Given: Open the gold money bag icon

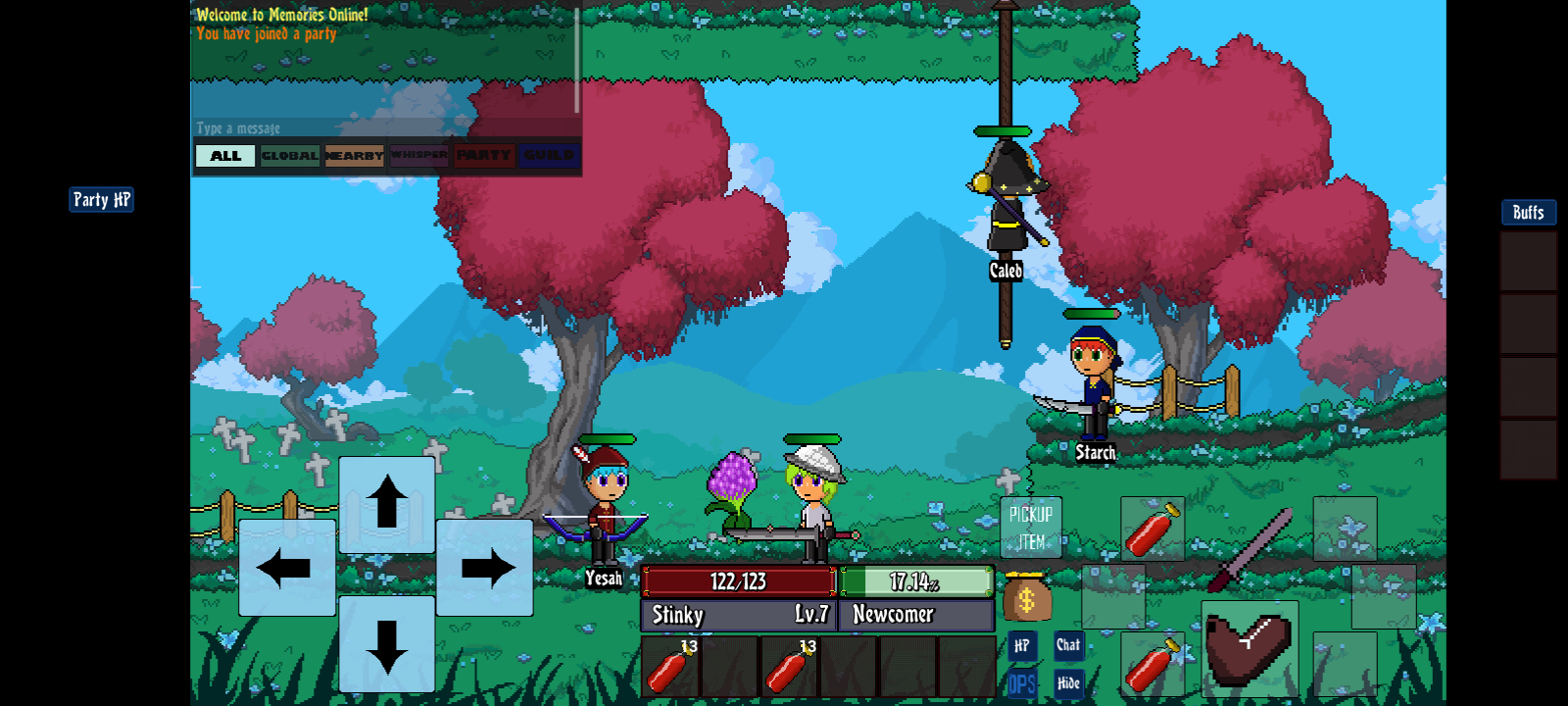Looking at the screenshot, I should [x=1026, y=597].
